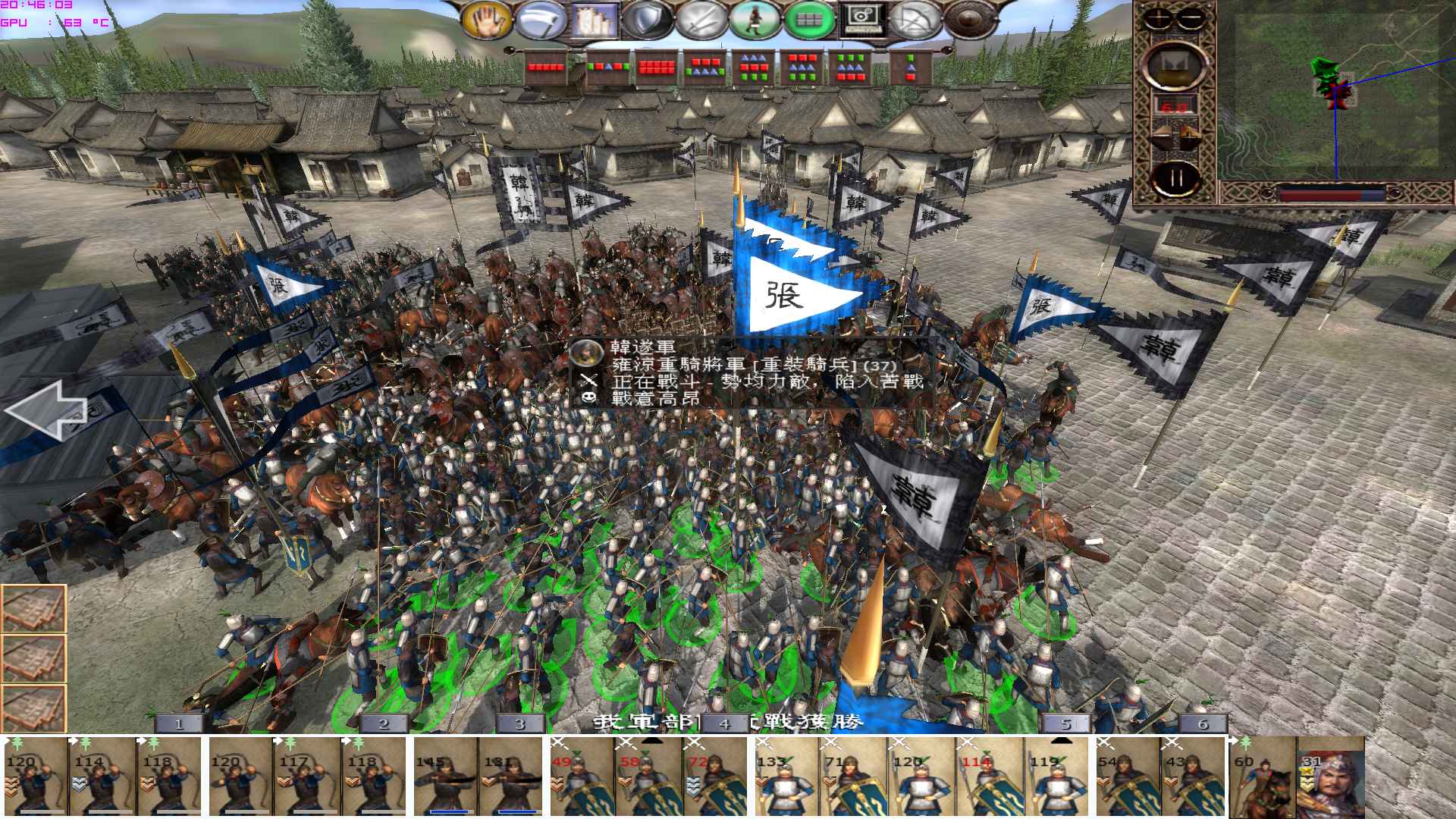
Task: Select the halt hand icon on the toolbar
Action: pyautogui.click(x=488, y=17)
